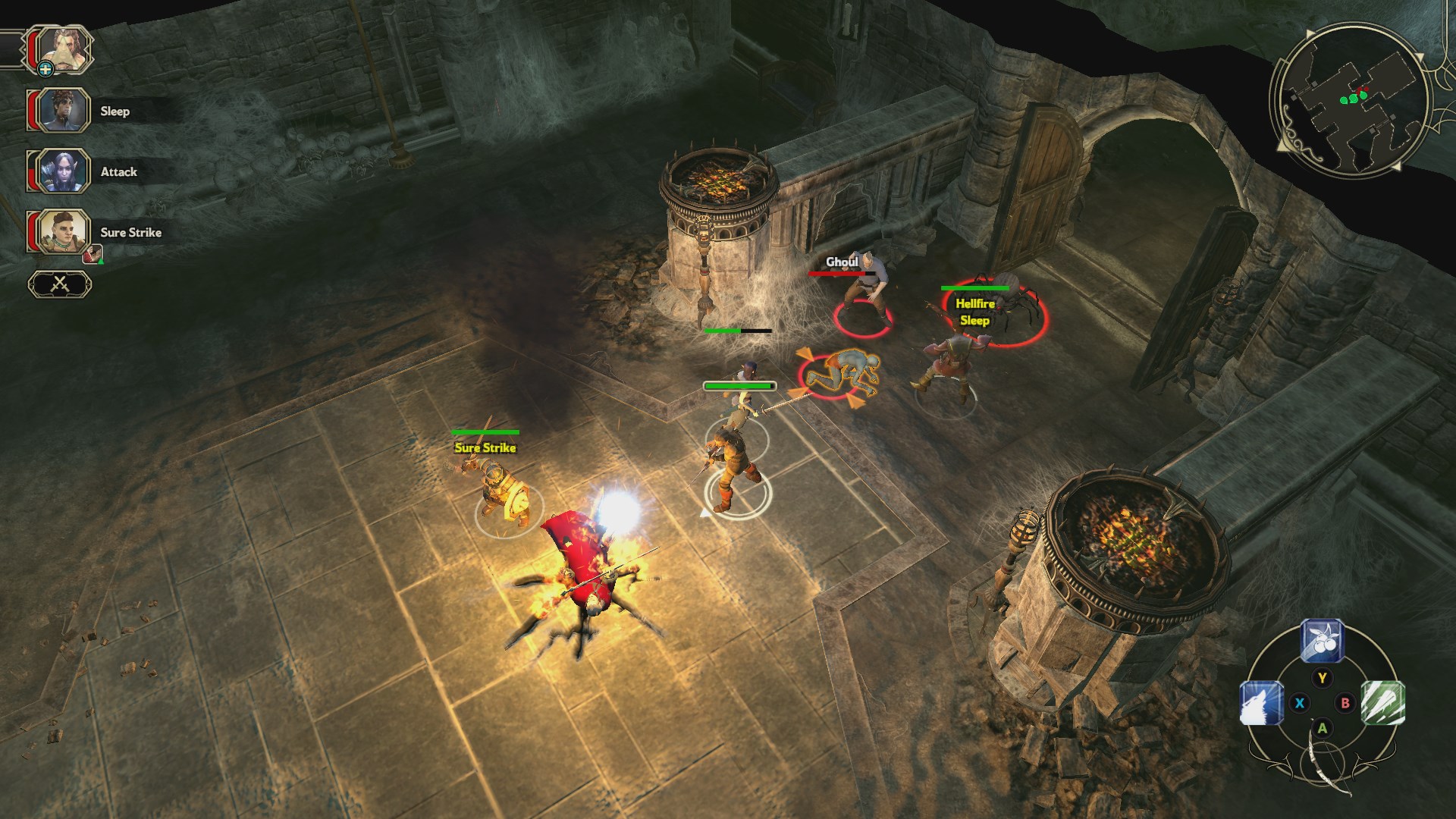This screenshot has width=1456, height=819.
Task: Click the Attack action label beside the elf portrait
Action: click(x=118, y=172)
